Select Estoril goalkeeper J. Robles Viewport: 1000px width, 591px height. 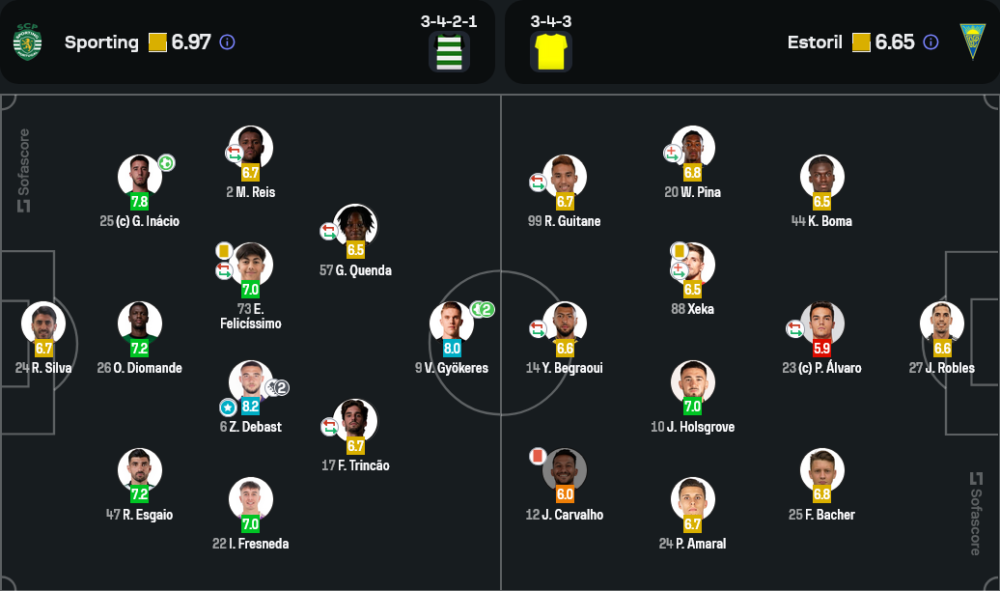[942, 324]
